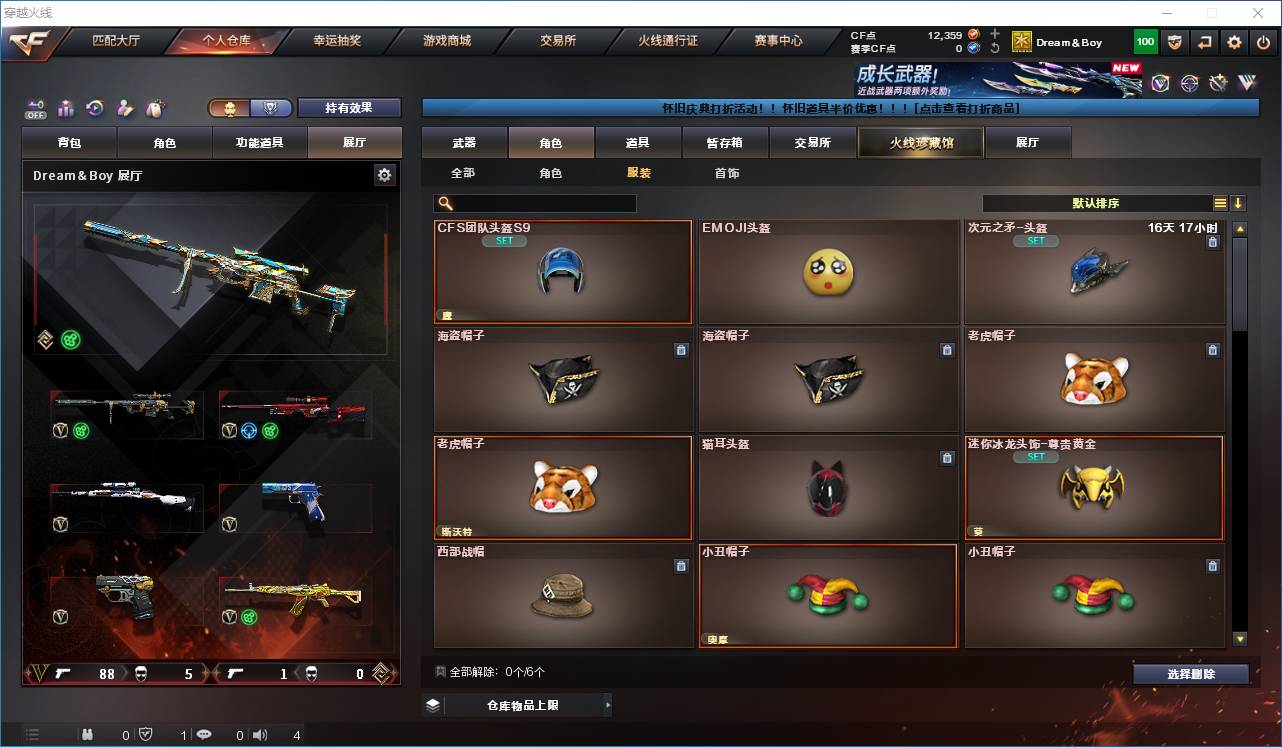The image size is (1282, 747).
Task: Open the settings gear icon top right
Action: pos(1233,41)
